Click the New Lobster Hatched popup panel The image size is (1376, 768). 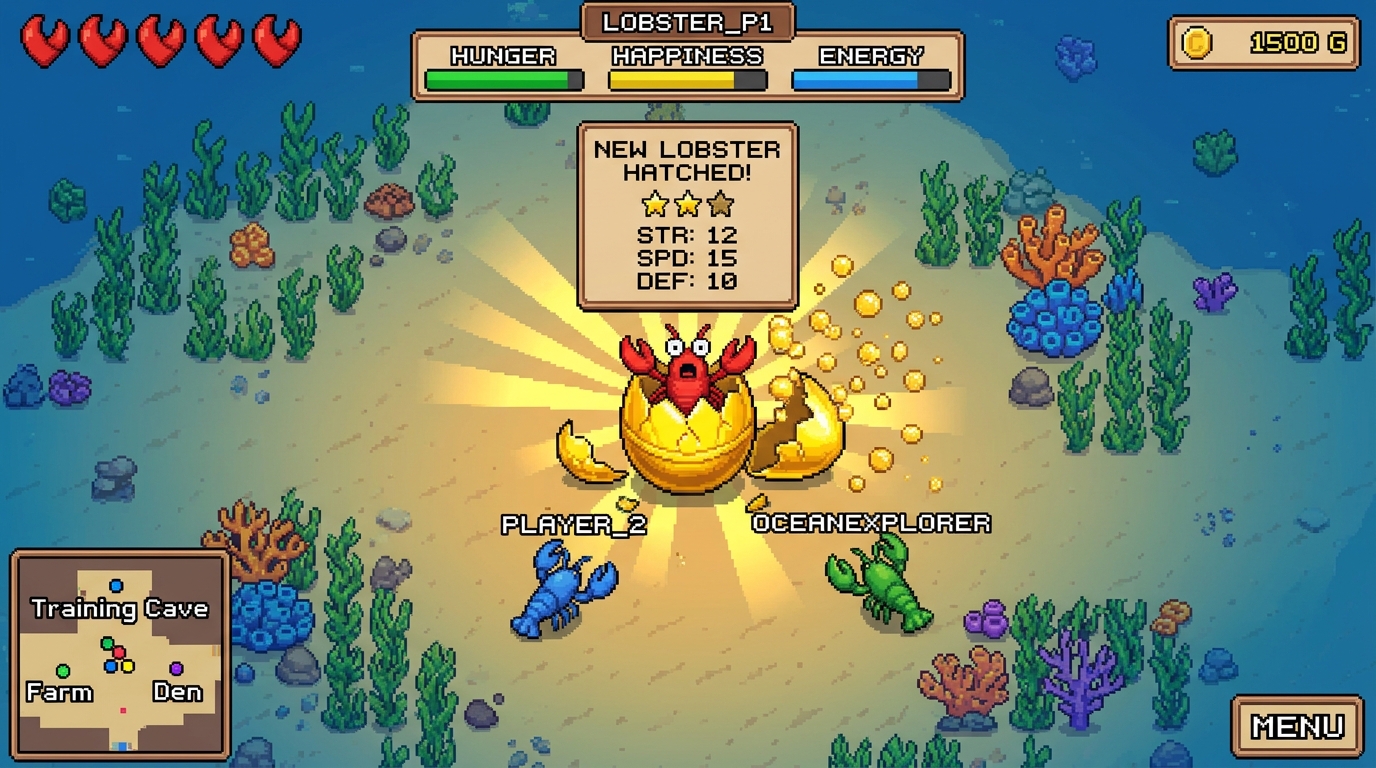[686, 215]
